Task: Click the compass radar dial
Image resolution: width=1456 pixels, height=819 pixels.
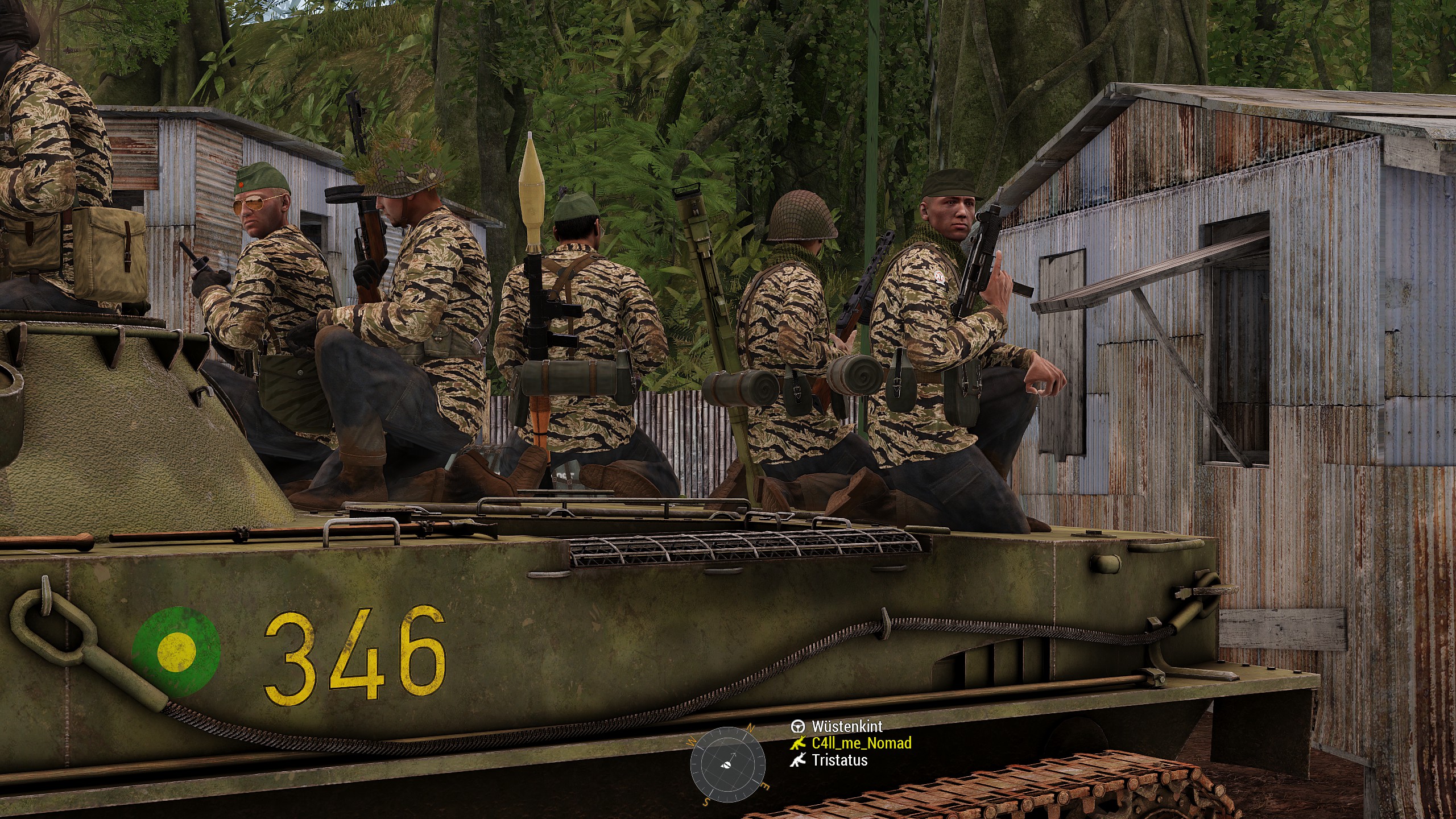Action: click(727, 764)
